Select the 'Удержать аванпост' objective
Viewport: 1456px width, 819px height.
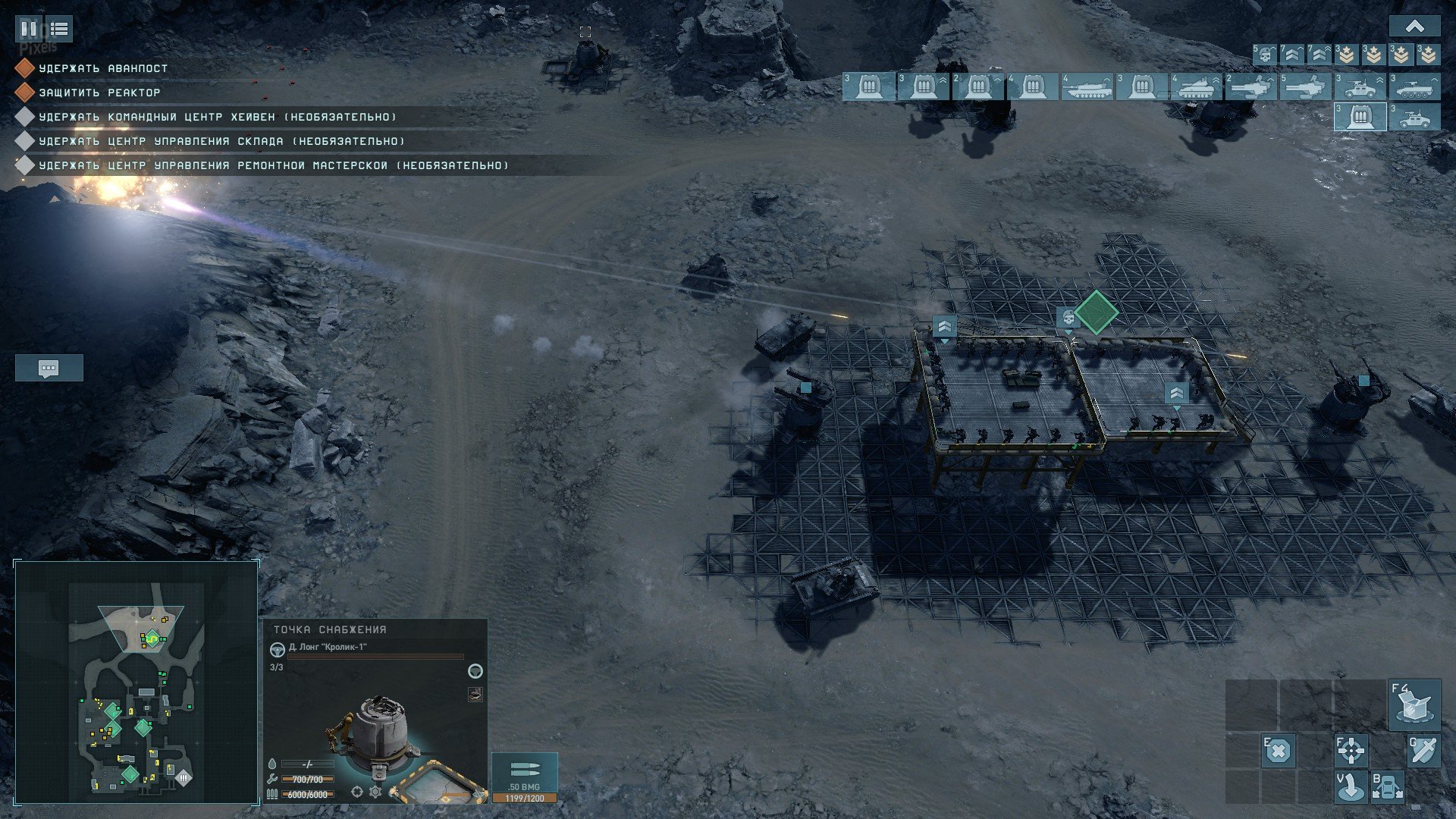[103, 68]
